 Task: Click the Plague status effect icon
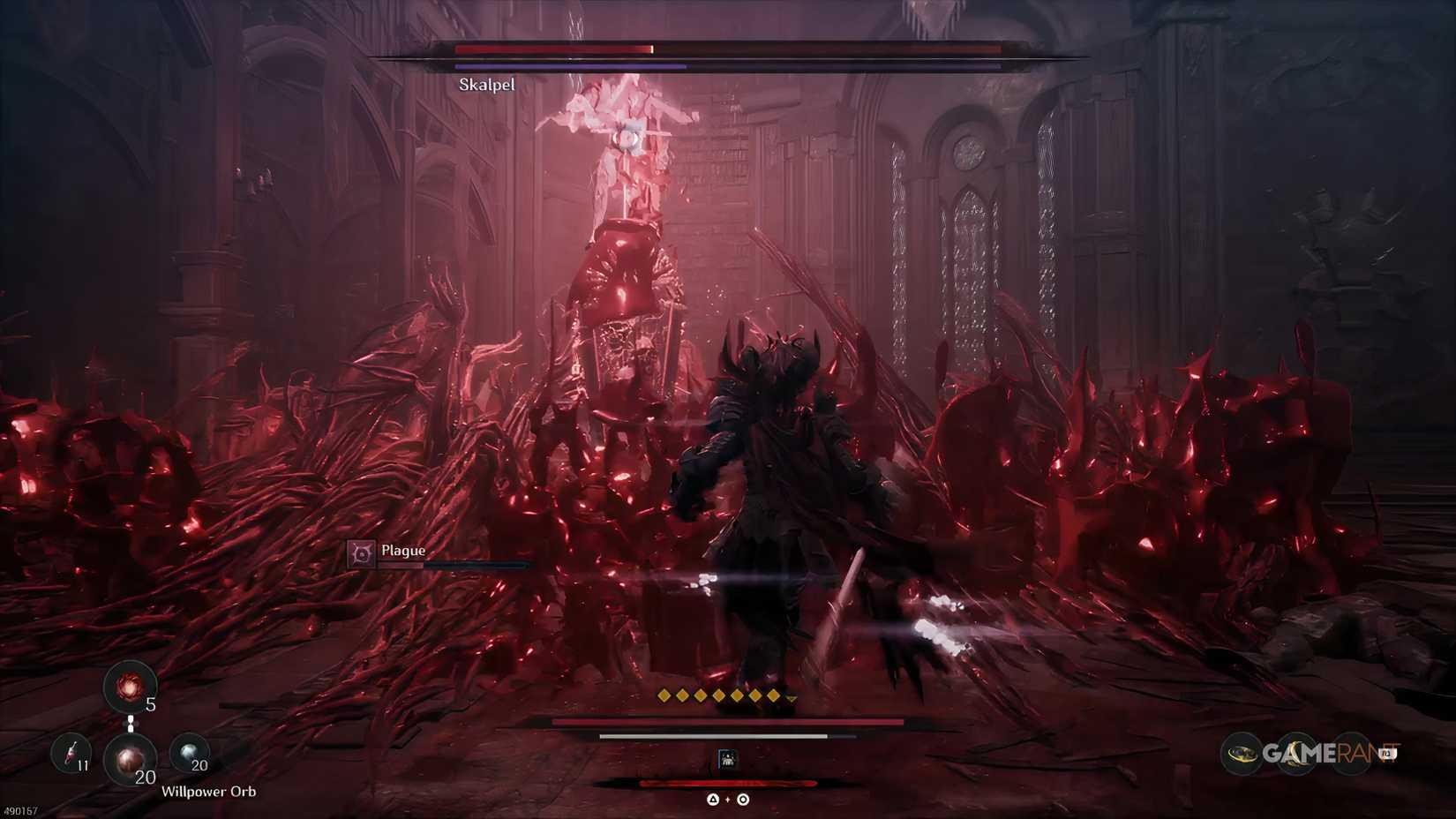click(361, 552)
